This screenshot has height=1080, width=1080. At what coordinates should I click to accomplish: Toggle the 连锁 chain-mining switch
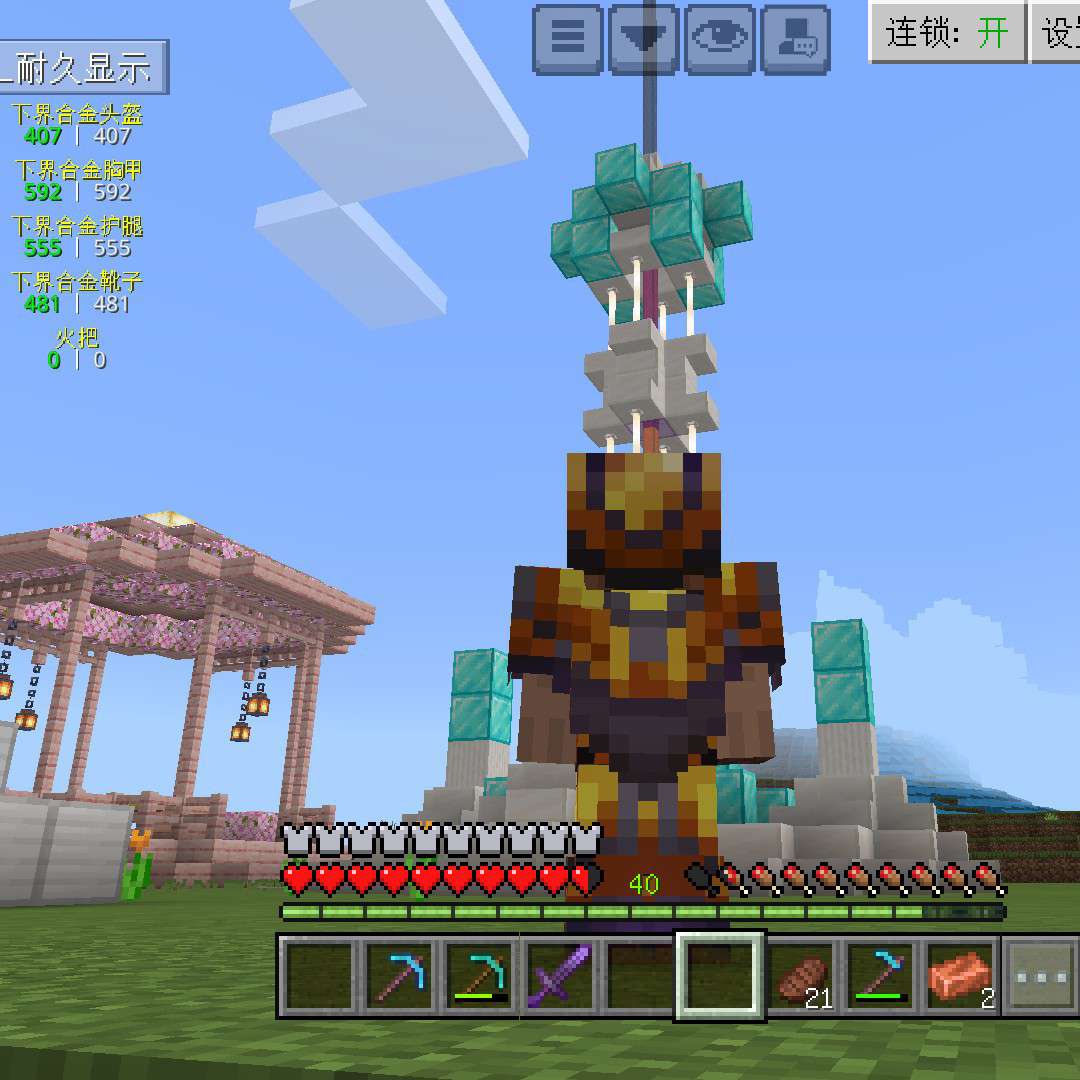[x=947, y=32]
